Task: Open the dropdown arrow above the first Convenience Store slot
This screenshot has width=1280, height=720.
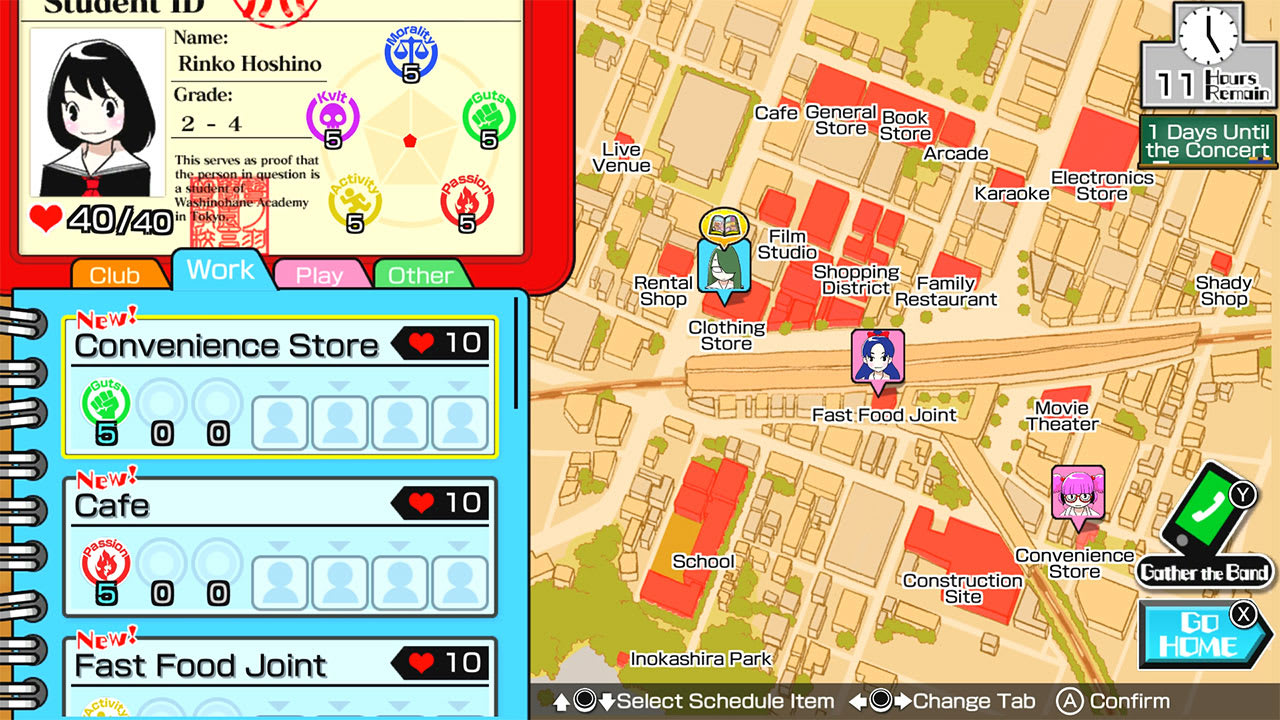Action: coord(280,386)
